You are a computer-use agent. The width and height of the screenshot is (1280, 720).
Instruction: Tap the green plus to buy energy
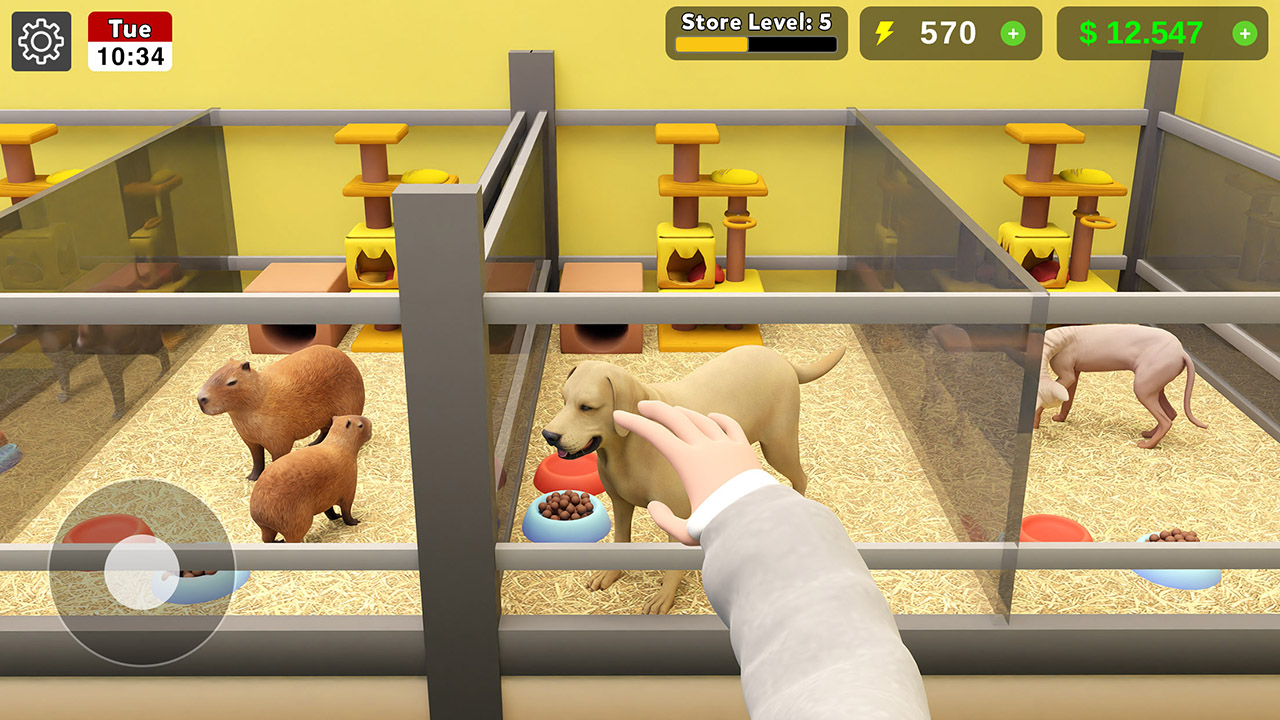(1012, 33)
